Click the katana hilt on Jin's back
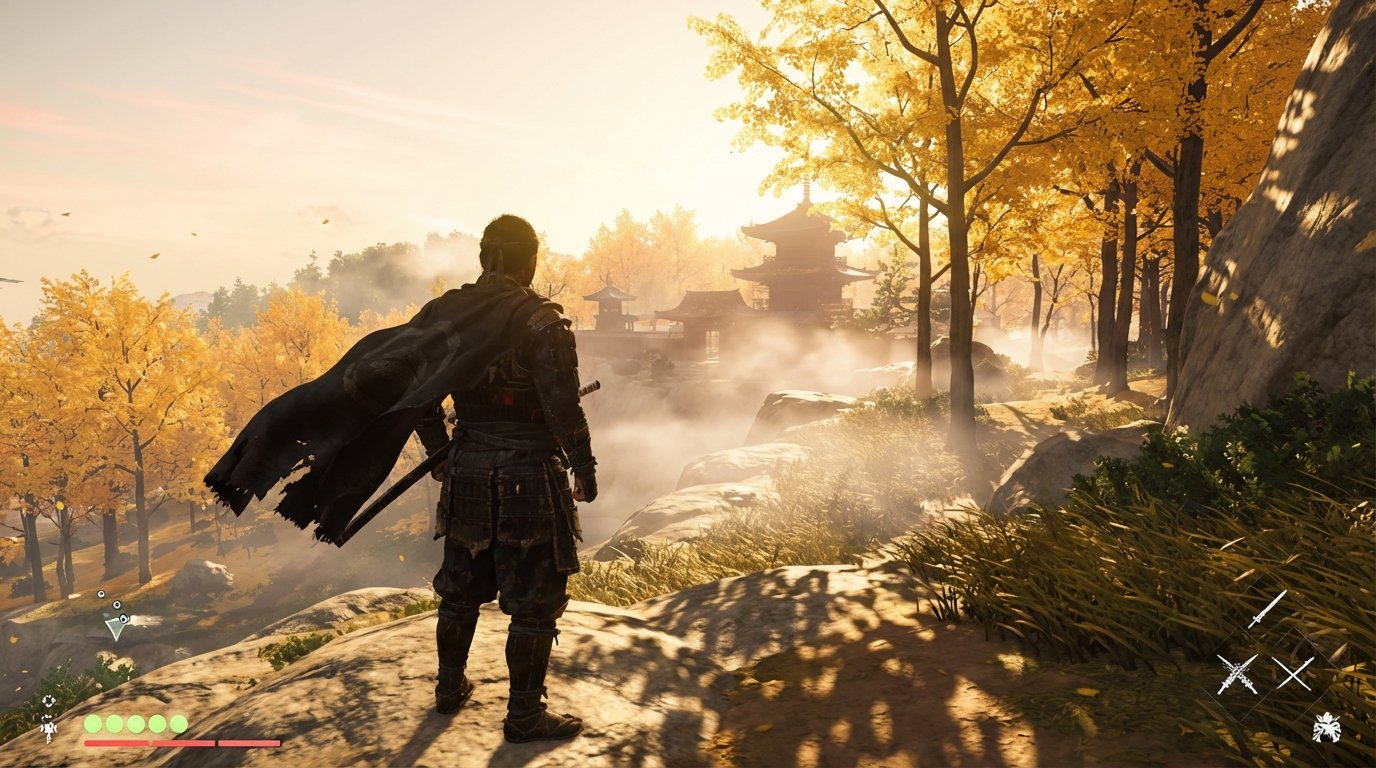Screen dimensions: 1376x768 pyautogui.click(x=590, y=390)
